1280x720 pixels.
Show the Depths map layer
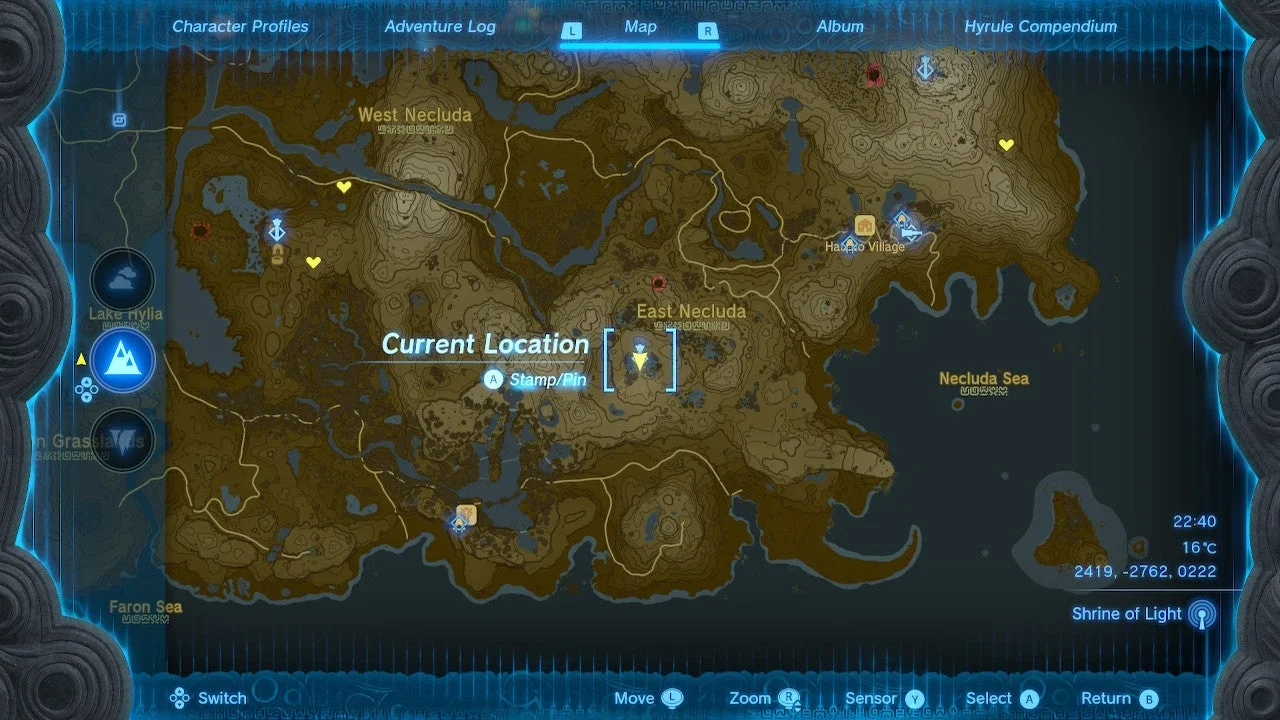pyautogui.click(x=123, y=439)
